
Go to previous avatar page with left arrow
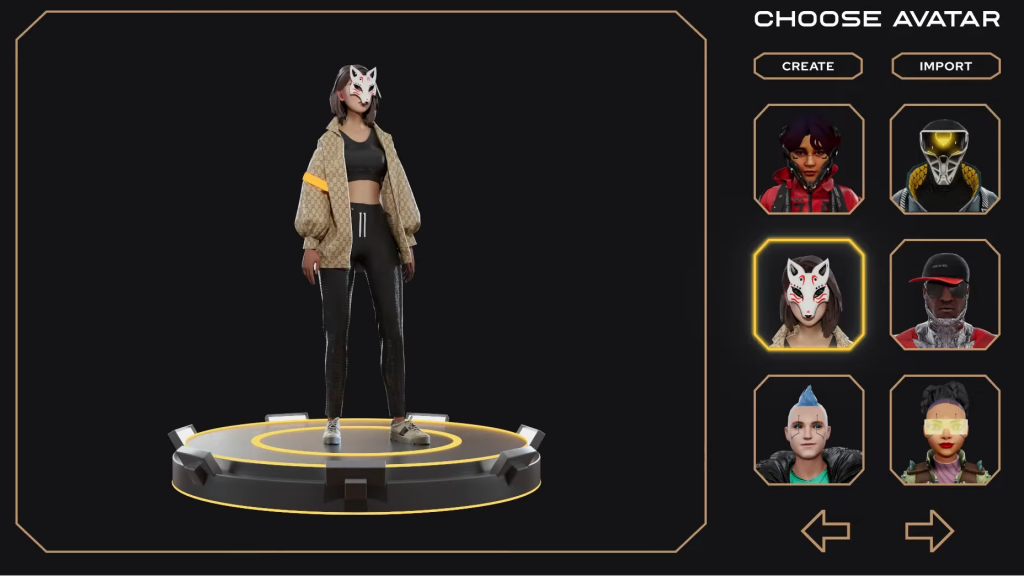click(x=826, y=531)
